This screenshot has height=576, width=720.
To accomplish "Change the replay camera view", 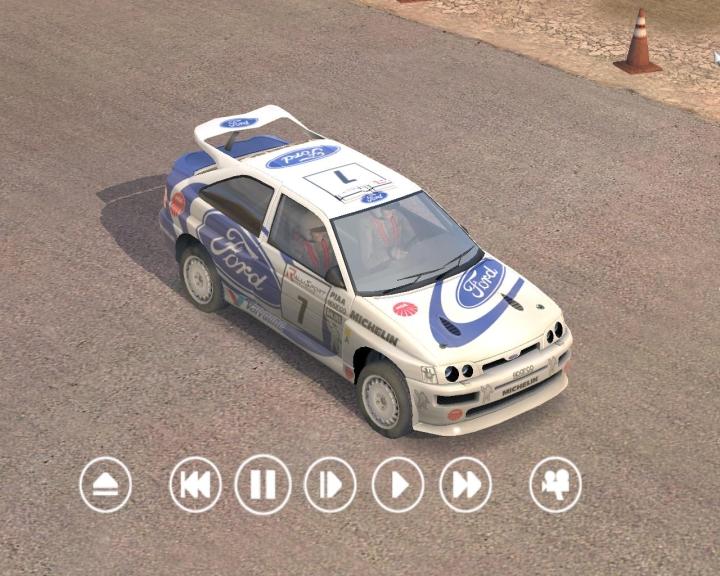I will pyautogui.click(x=555, y=485).
